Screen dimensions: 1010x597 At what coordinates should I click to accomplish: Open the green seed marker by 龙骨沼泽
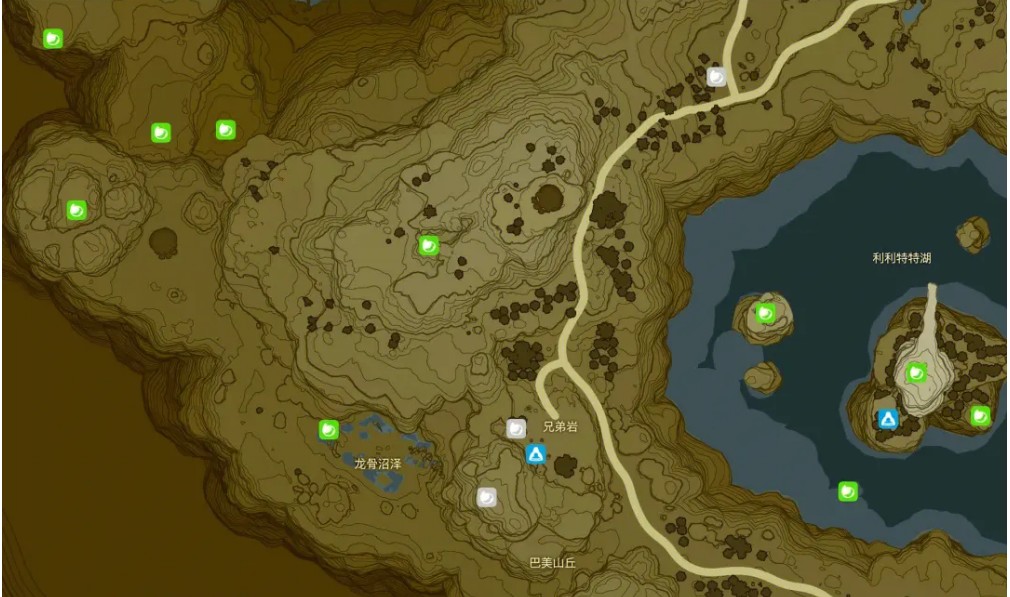(x=328, y=429)
